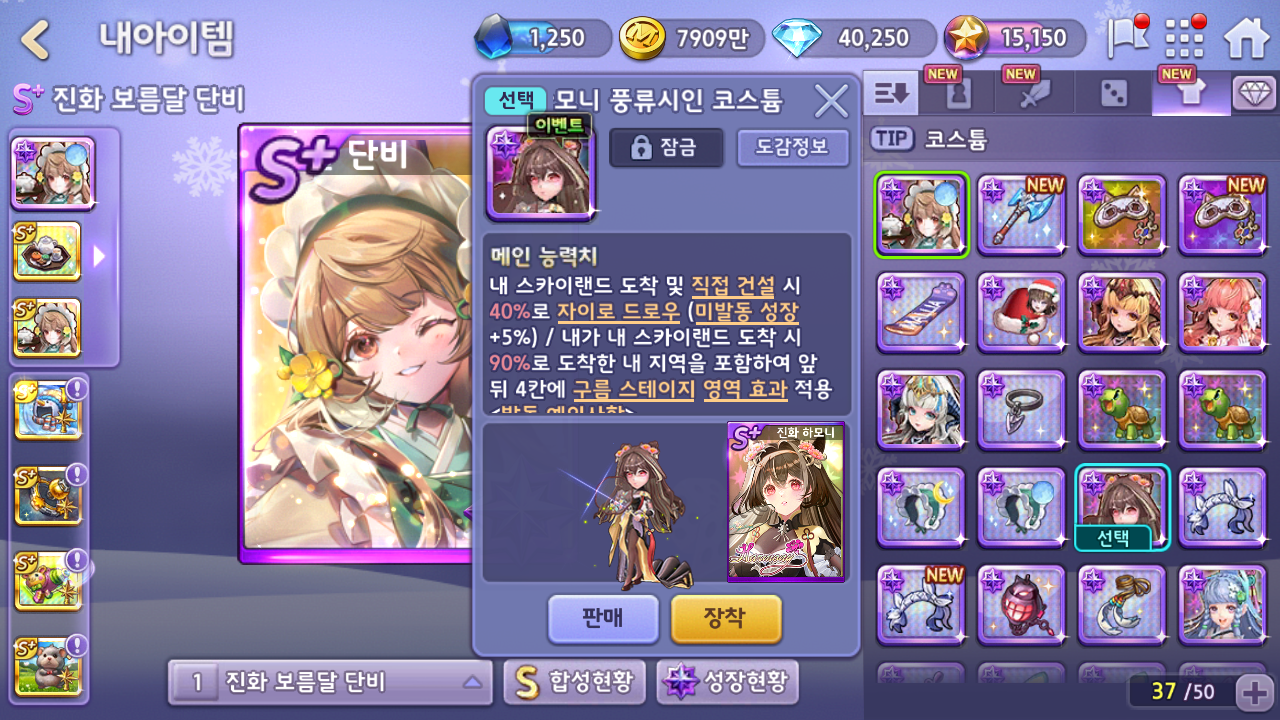Image resolution: width=1280 pixels, height=720 pixels.
Task: Open the 합성현황 synthesis status
Action: click(574, 683)
